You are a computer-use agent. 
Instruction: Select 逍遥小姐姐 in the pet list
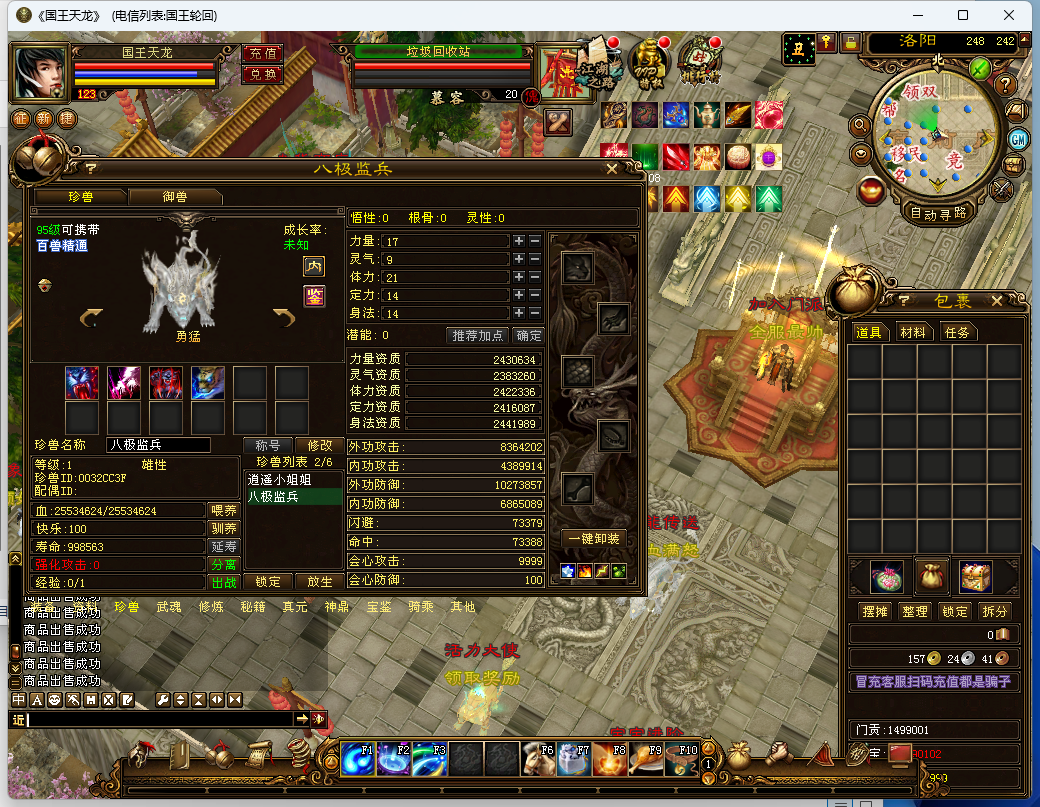(279, 479)
